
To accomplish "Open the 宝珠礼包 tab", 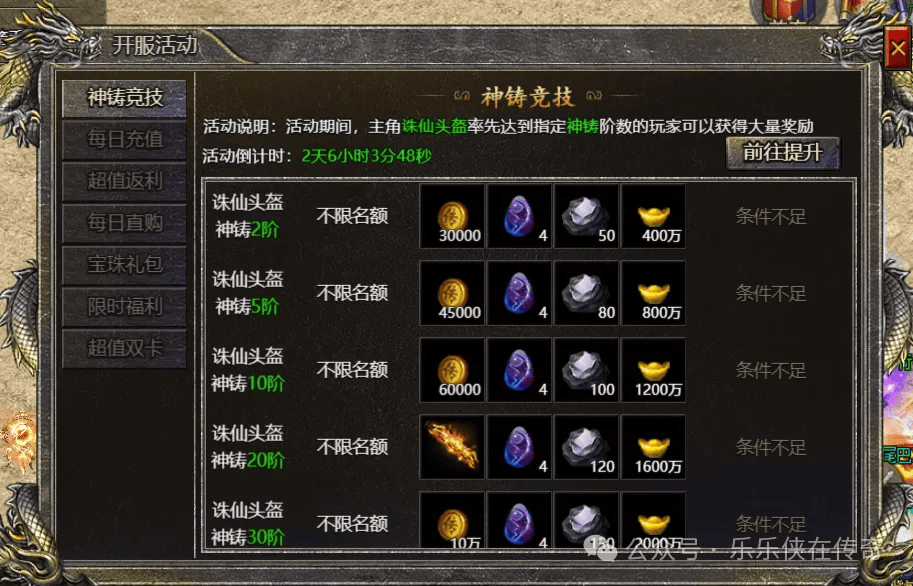I will [x=124, y=265].
